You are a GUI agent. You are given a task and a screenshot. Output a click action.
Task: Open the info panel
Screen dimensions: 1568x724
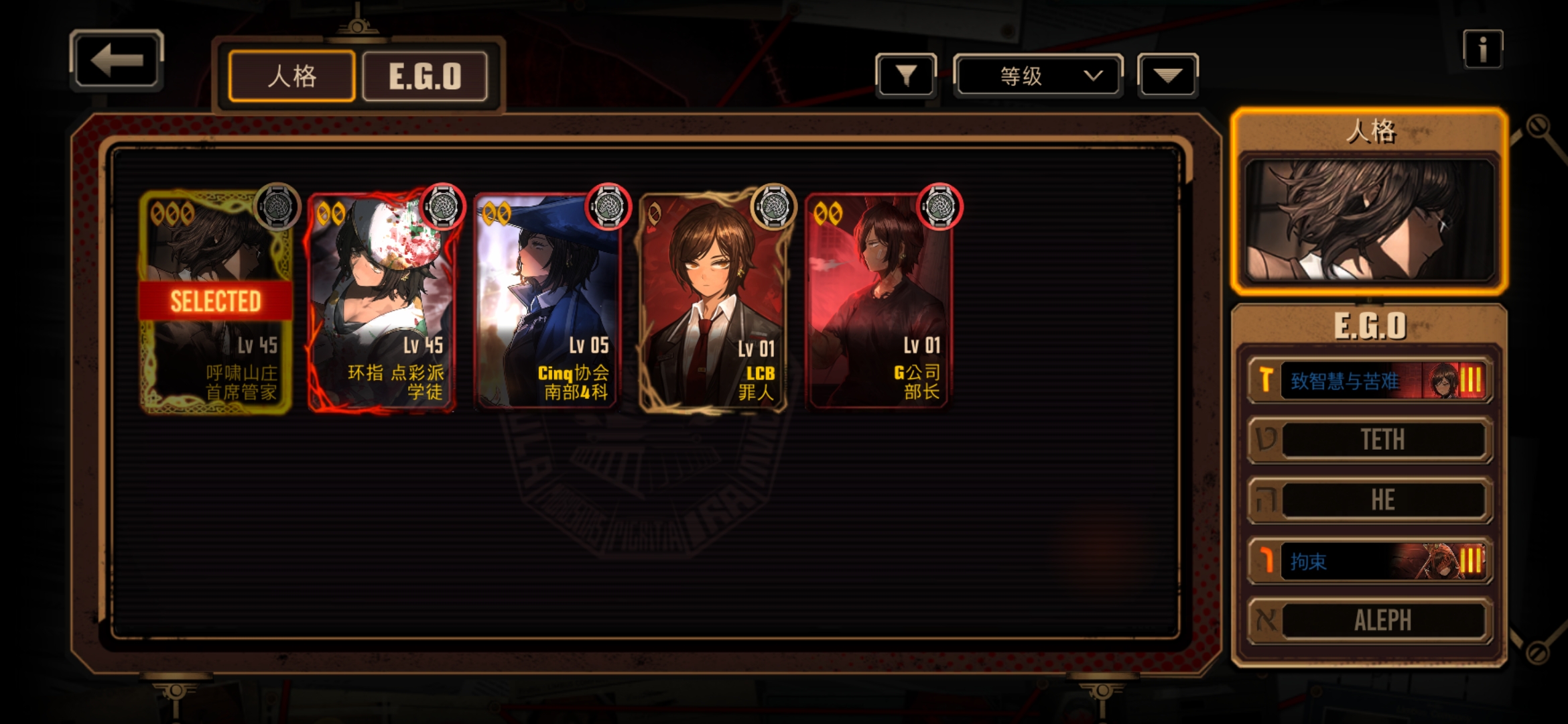(1482, 50)
